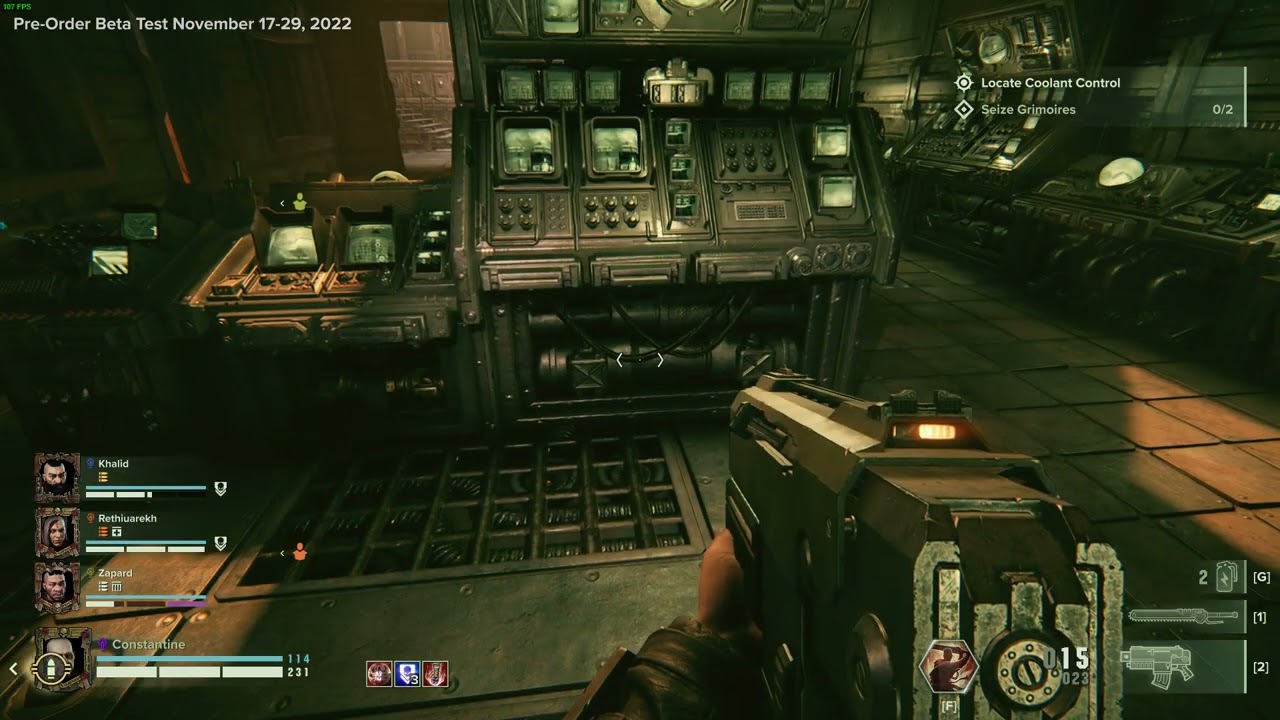Click the orange teammate location marker

[x=299, y=552]
